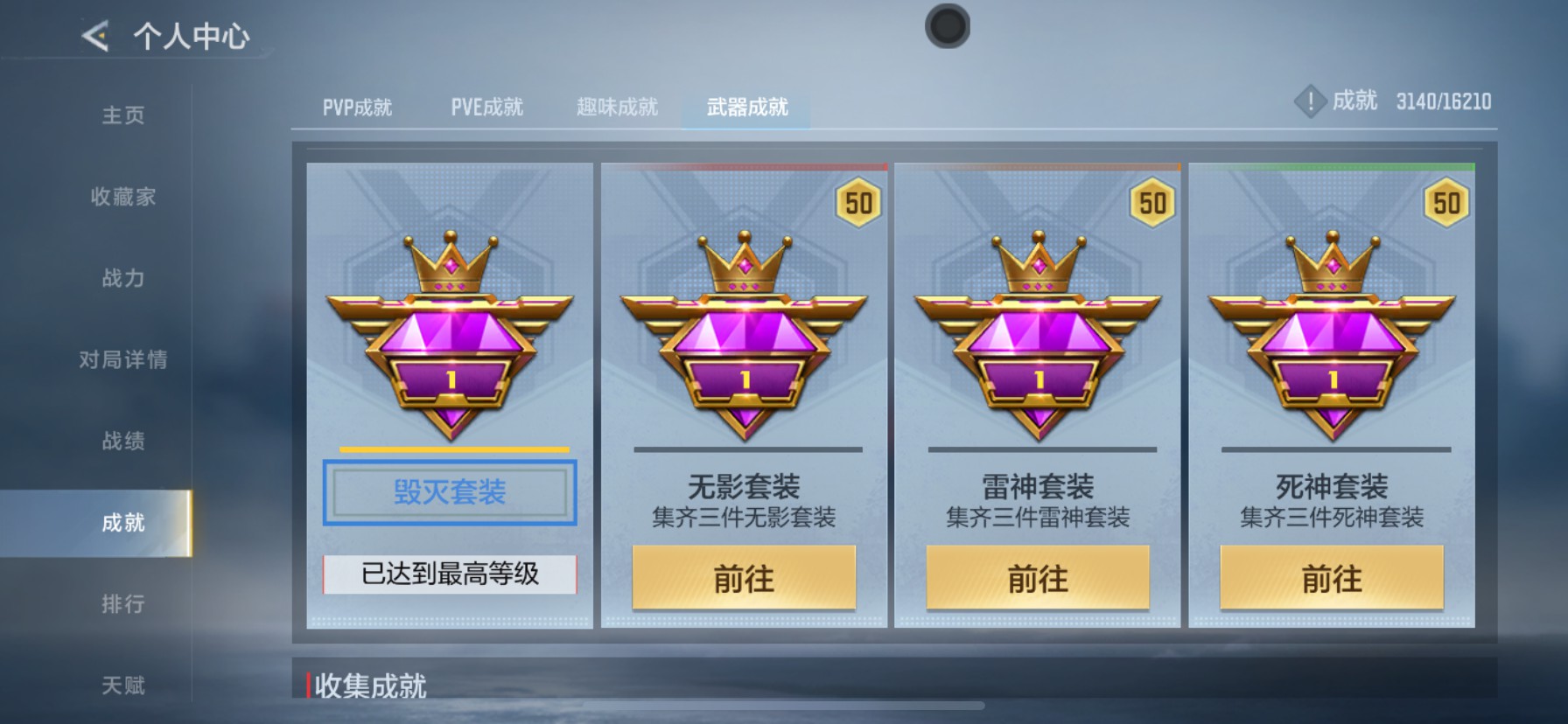Image resolution: width=1568 pixels, height=724 pixels.
Task: Click the 50 badge on 无影套装 card
Action: point(859,203)
